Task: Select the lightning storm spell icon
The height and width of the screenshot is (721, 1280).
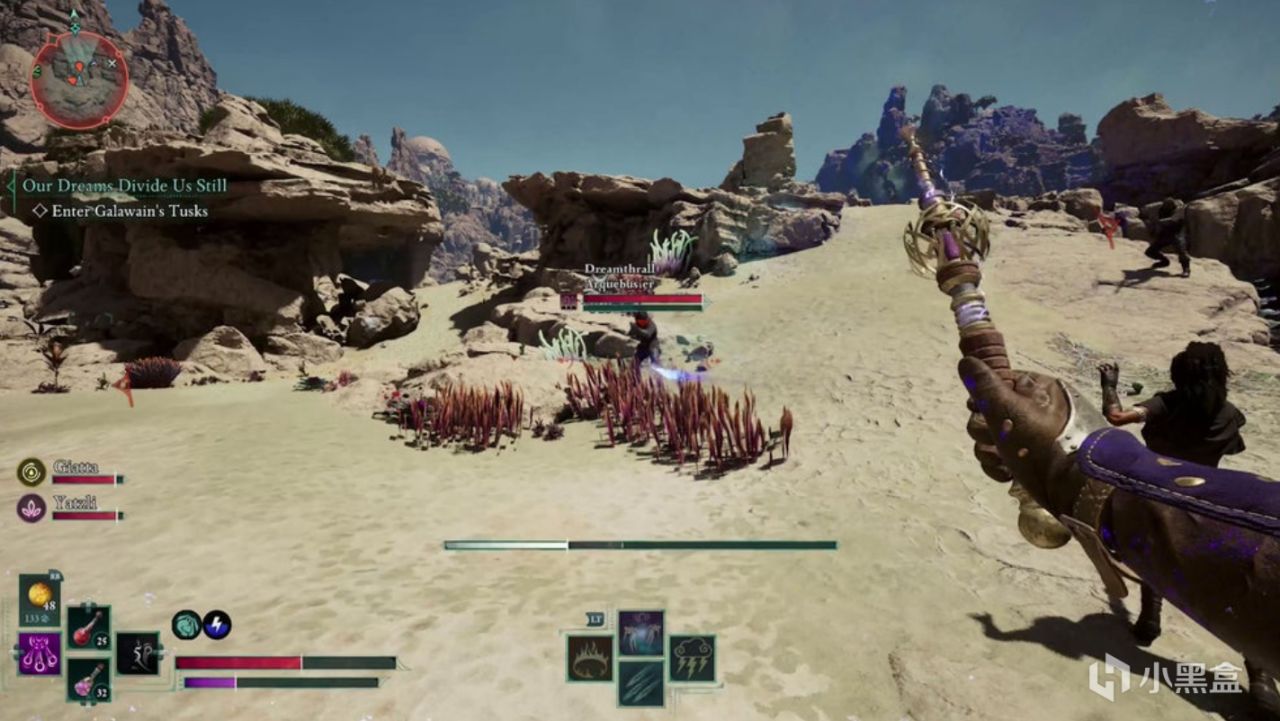Action: pos(693,659)
